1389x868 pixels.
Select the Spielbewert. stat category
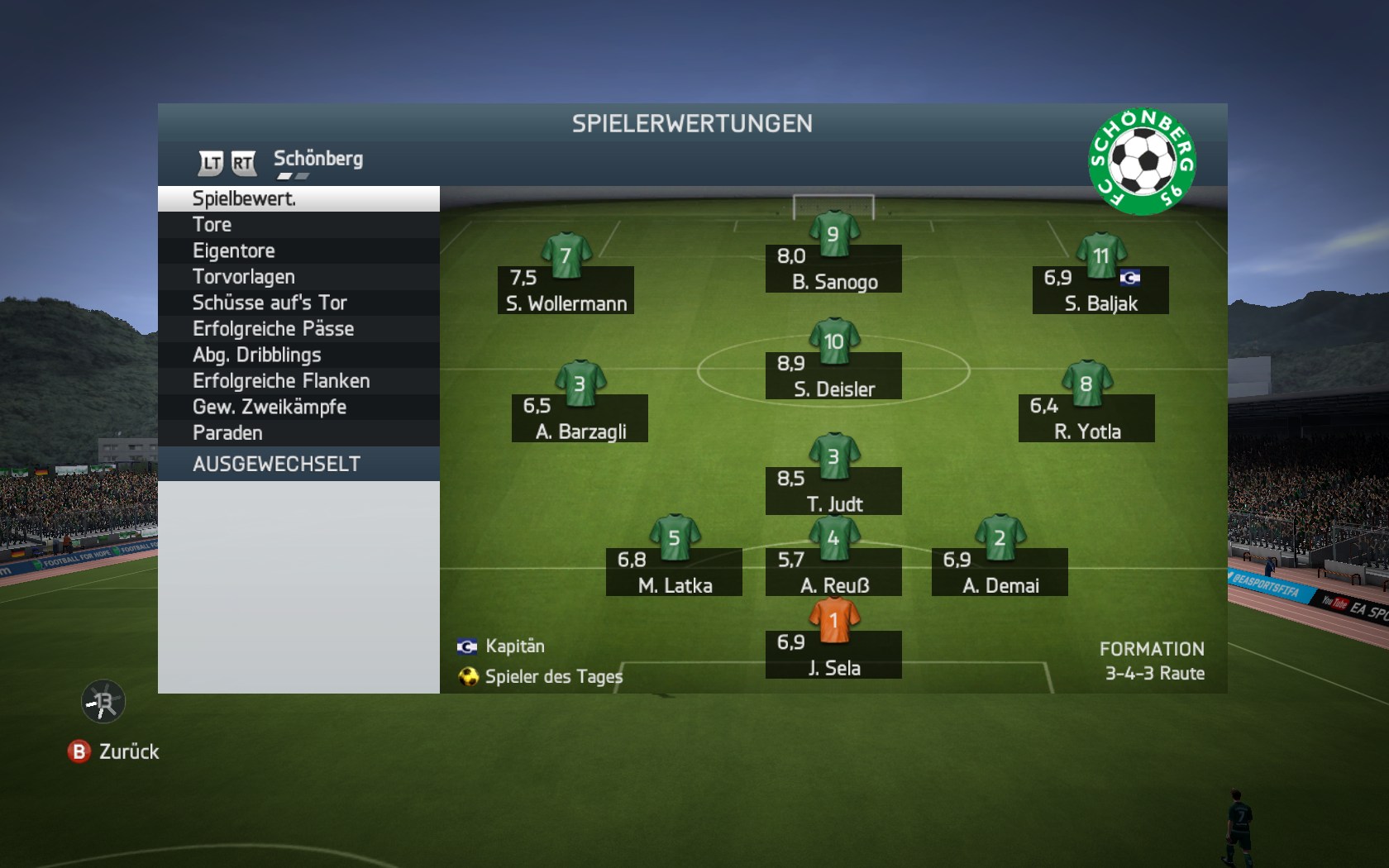[298, 198]
